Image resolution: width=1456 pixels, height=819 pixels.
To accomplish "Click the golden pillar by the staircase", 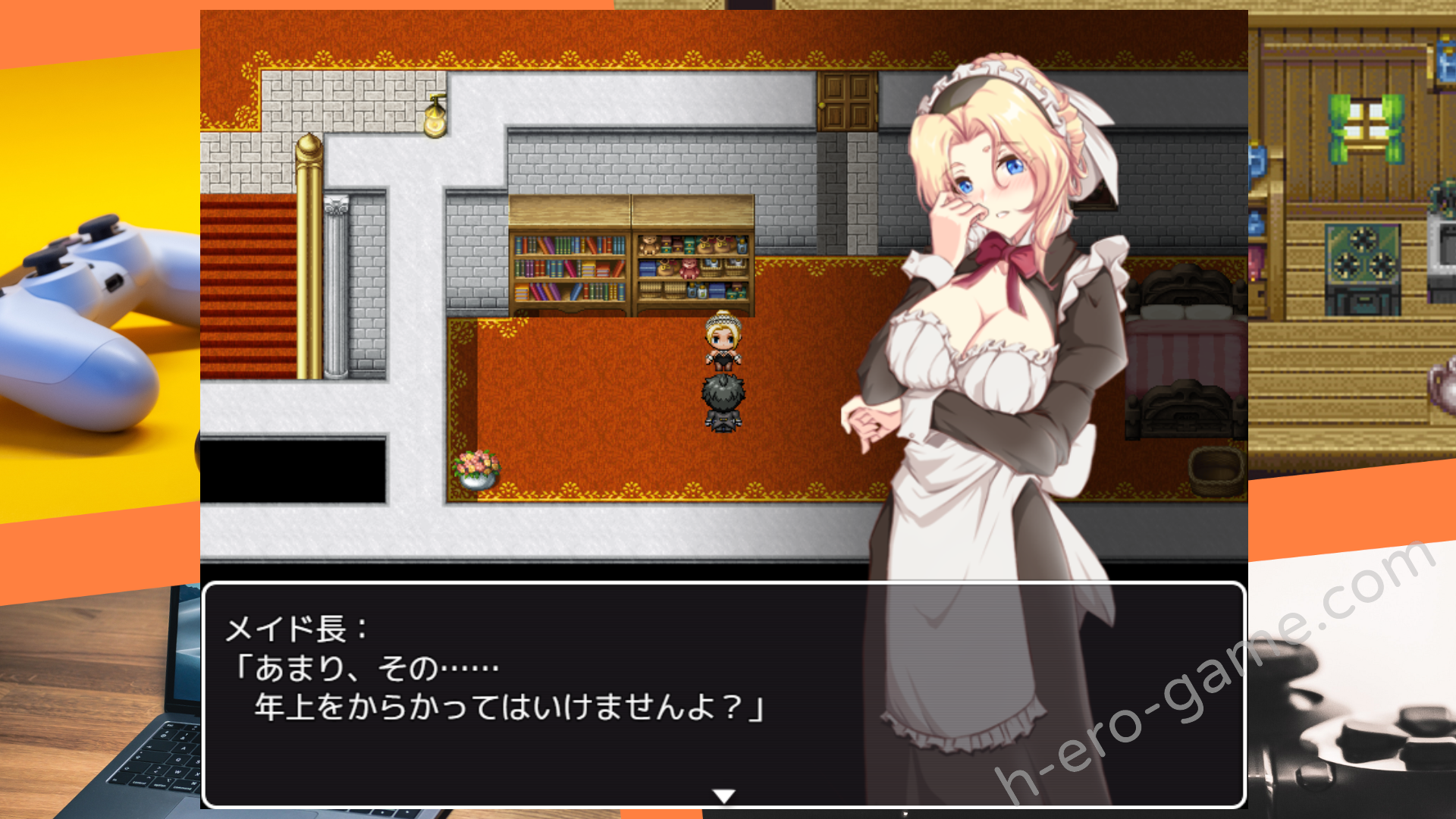I will pos(306,265).
